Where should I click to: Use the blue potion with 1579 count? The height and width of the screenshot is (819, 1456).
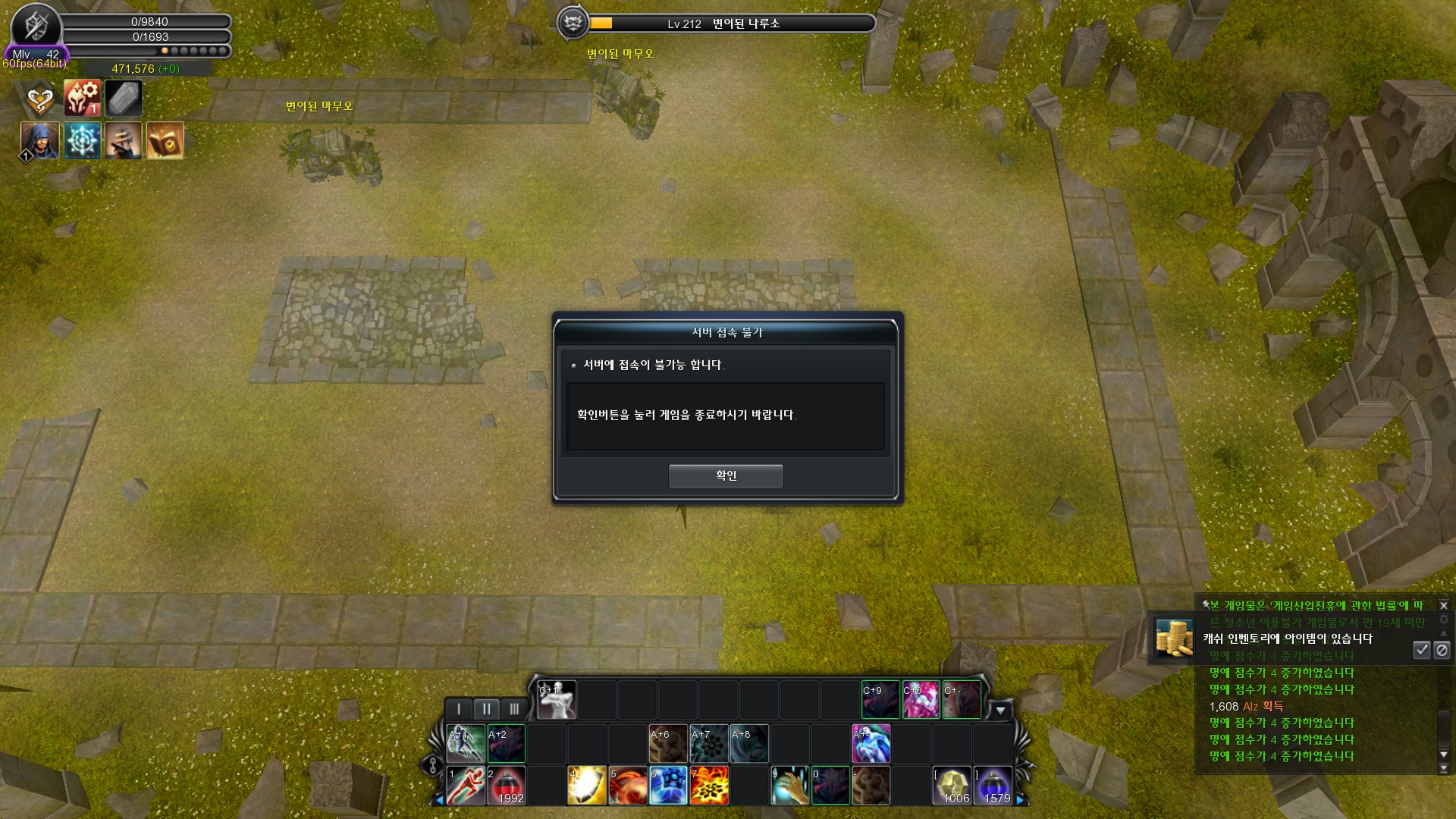click(x=992, y=785)
